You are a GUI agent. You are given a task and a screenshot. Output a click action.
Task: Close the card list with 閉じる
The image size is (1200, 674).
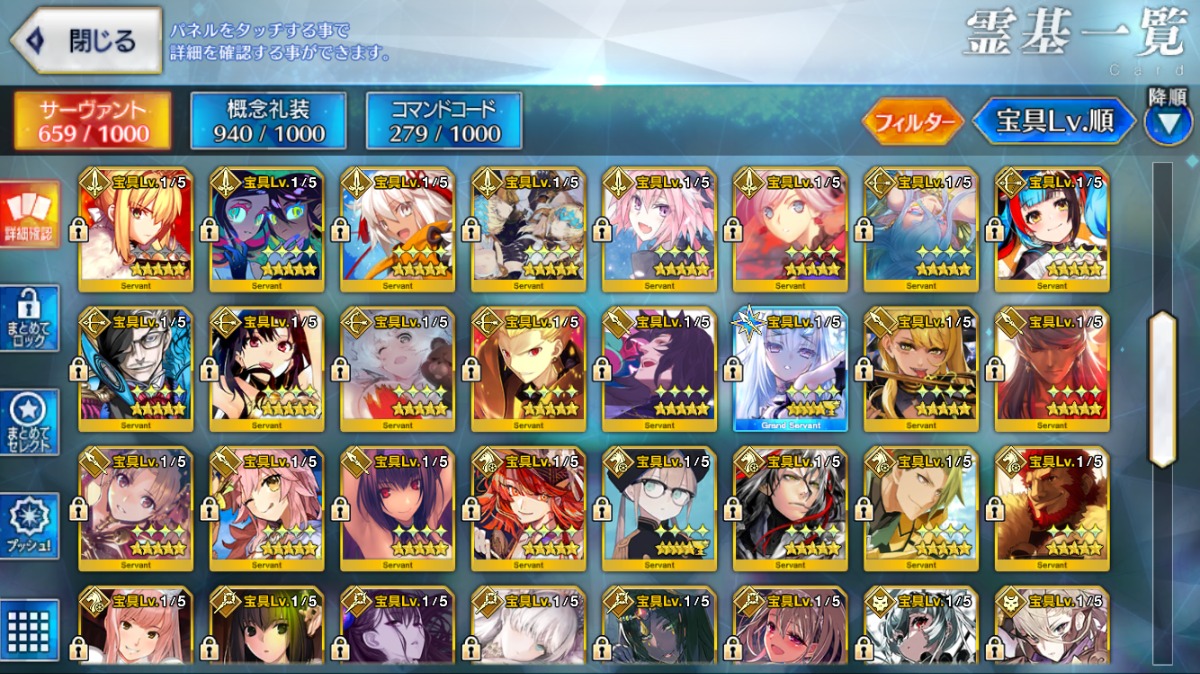[87, 41]
